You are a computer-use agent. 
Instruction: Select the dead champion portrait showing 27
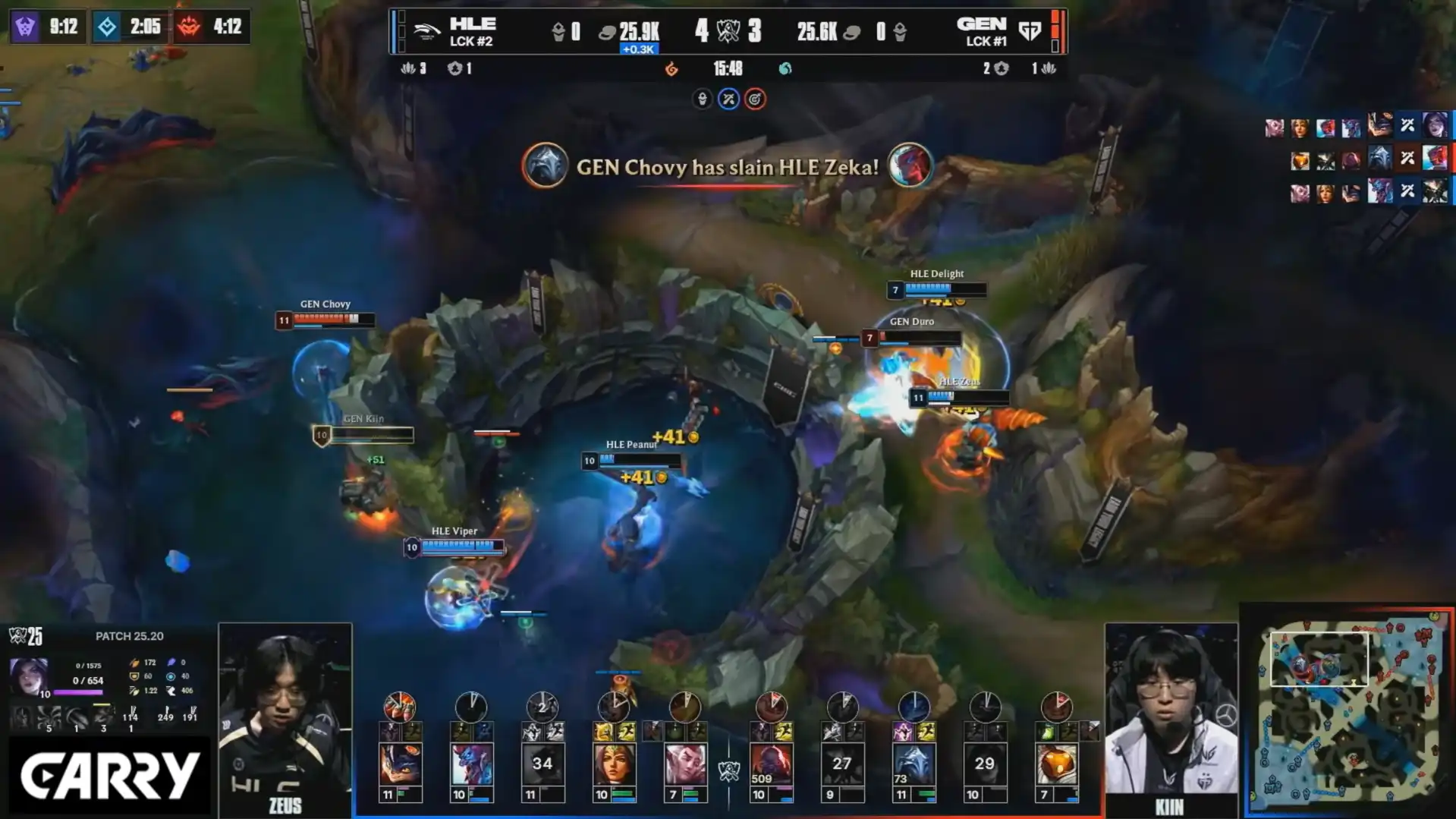842,764
